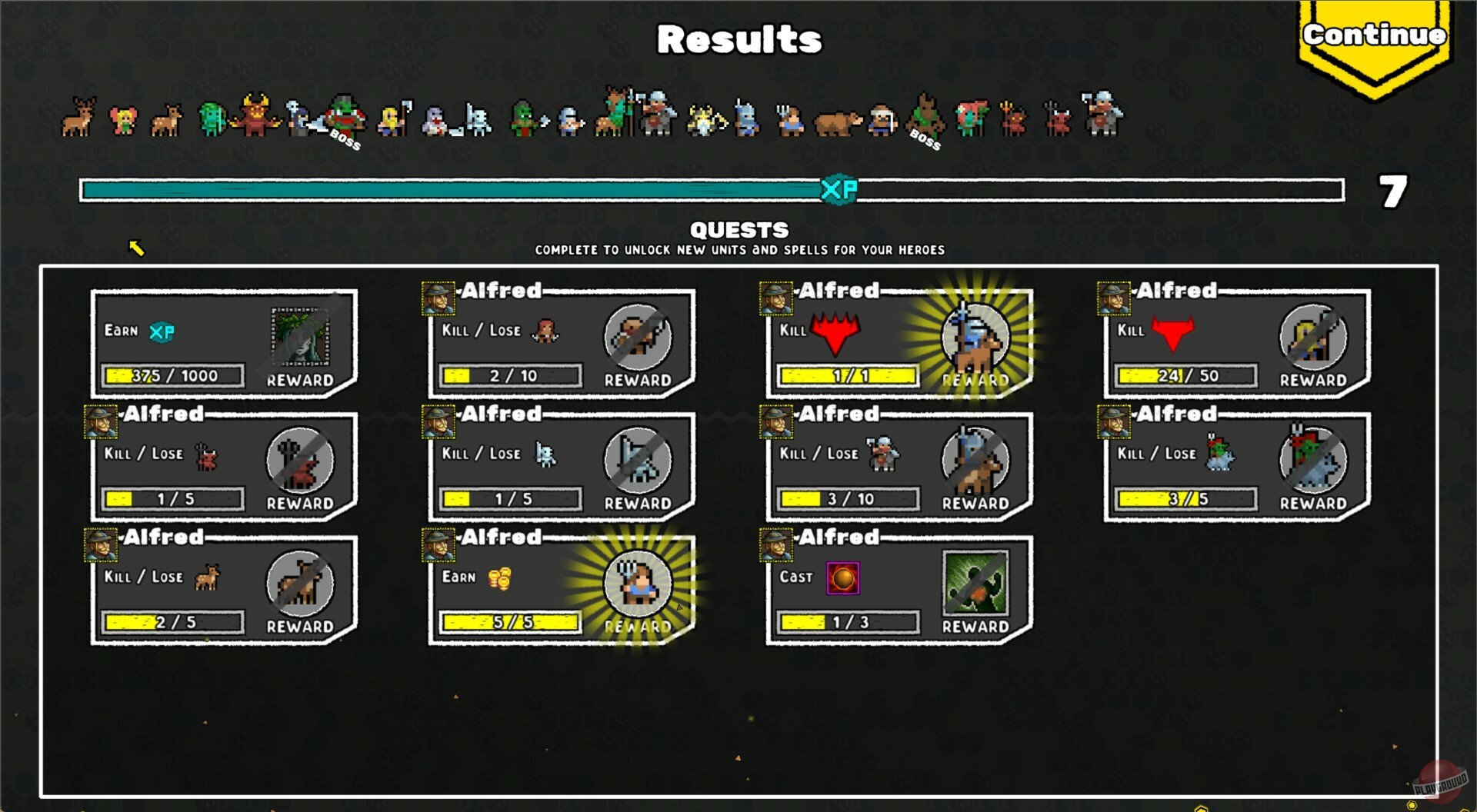The image size is (1477, 812).
Task: Click the XP marker on the experience bar
Action: (x=839, y=190)
